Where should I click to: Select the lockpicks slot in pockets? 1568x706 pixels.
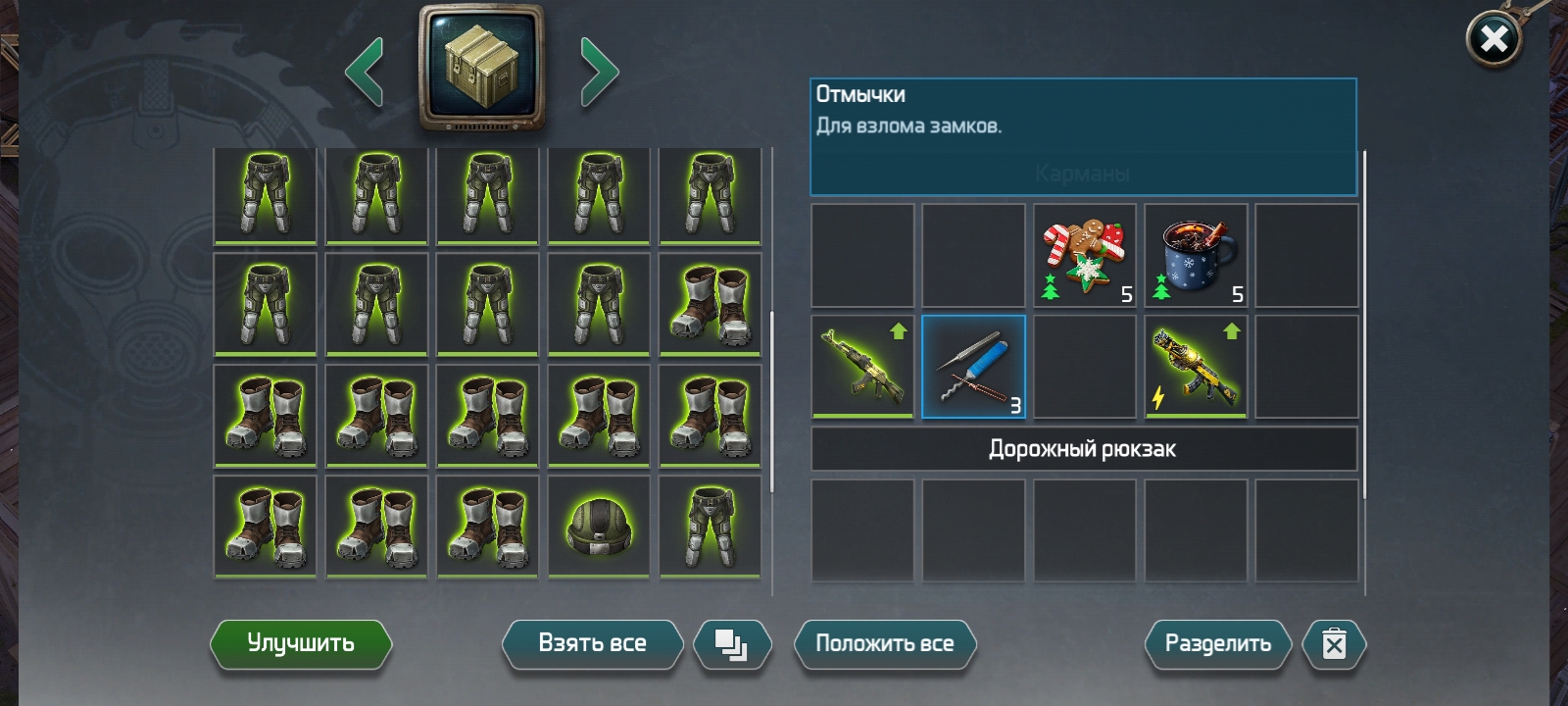pyautogui.click(x=973, y=367)
